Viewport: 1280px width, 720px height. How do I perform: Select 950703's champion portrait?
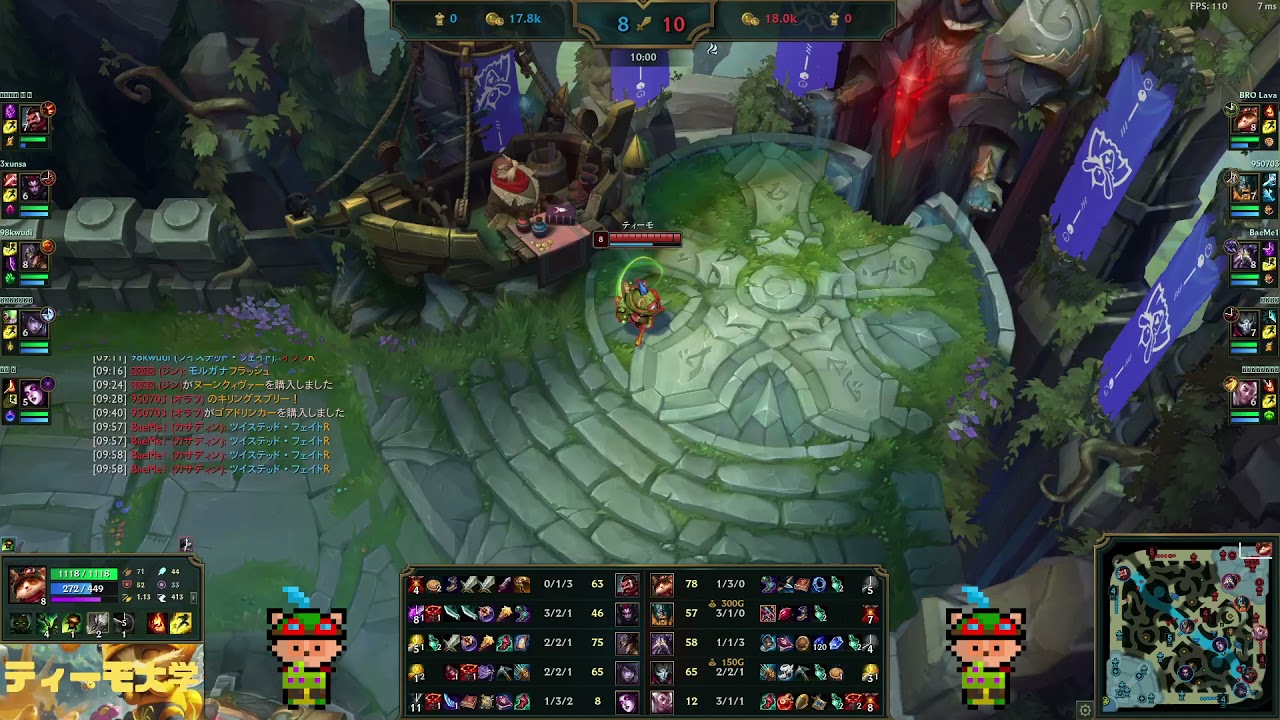(1246, 187)
